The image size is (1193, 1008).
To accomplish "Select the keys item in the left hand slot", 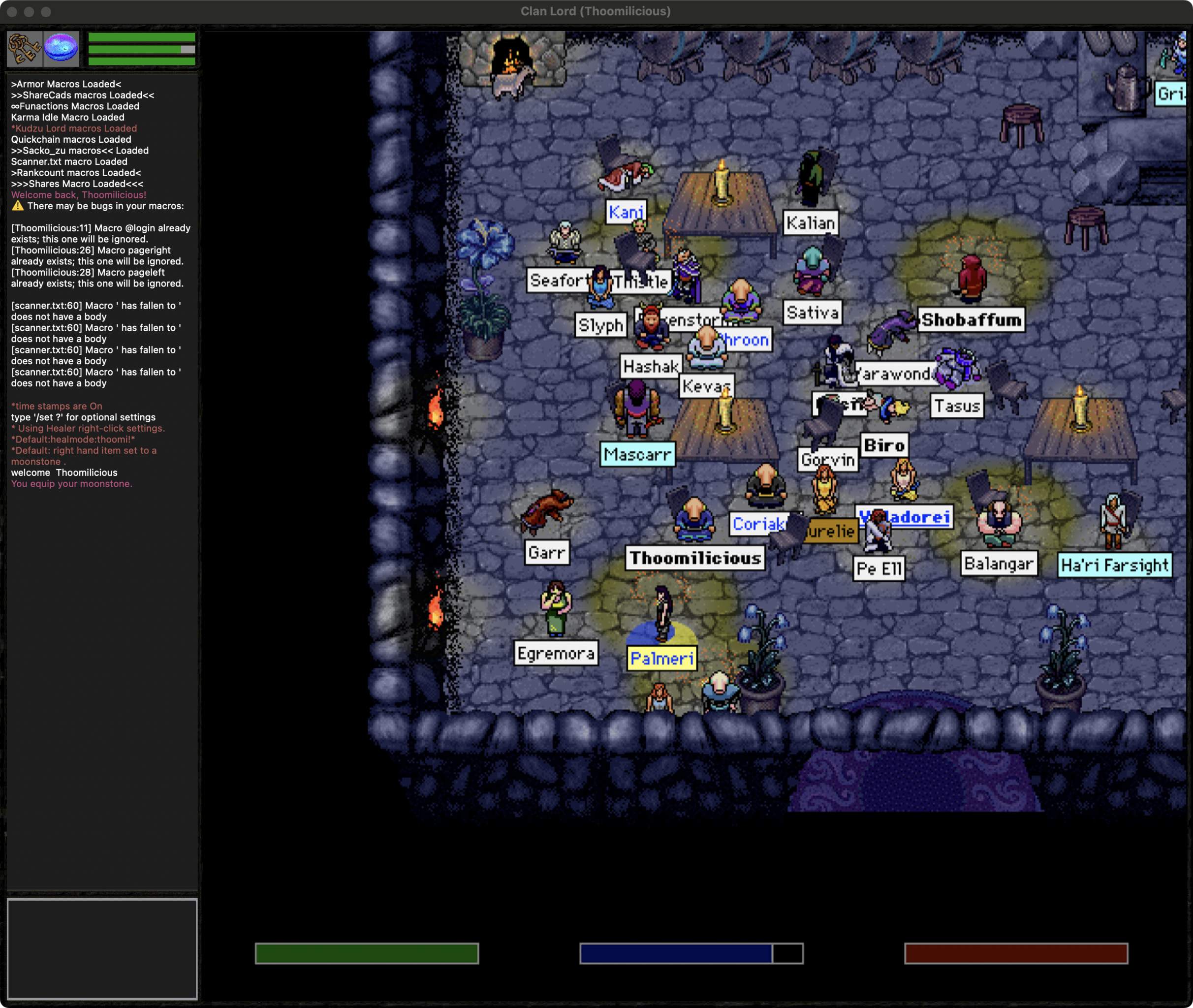I will [x=24, y=49].
